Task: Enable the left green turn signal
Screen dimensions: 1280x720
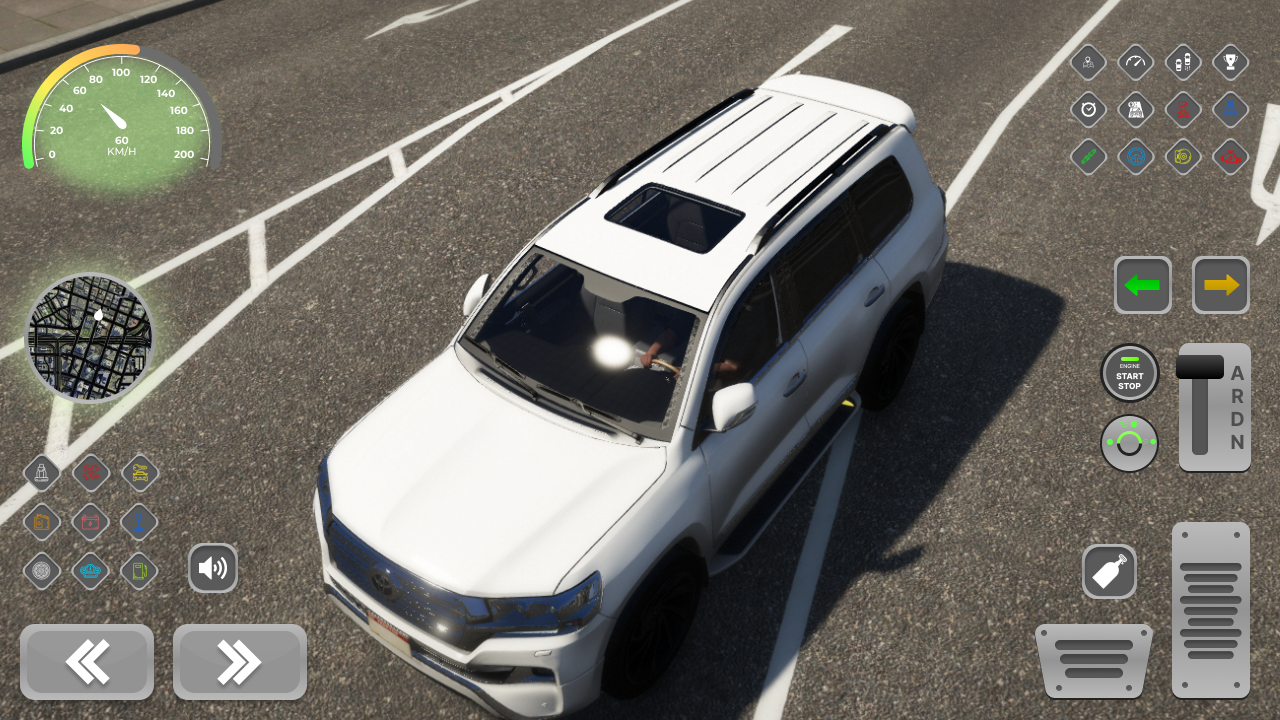Action: 1143,285
